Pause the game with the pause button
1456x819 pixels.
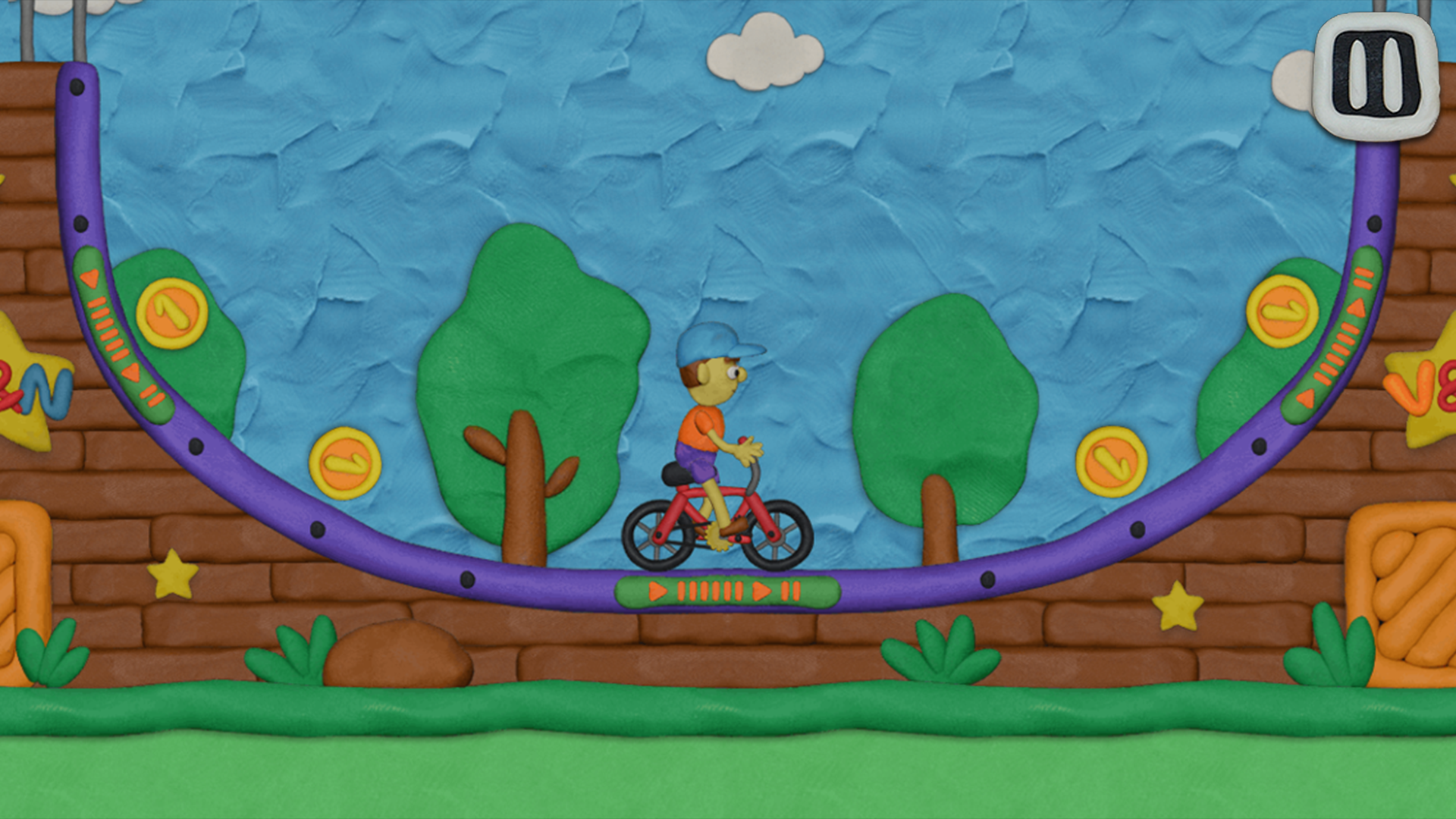tap(1376, 76)
